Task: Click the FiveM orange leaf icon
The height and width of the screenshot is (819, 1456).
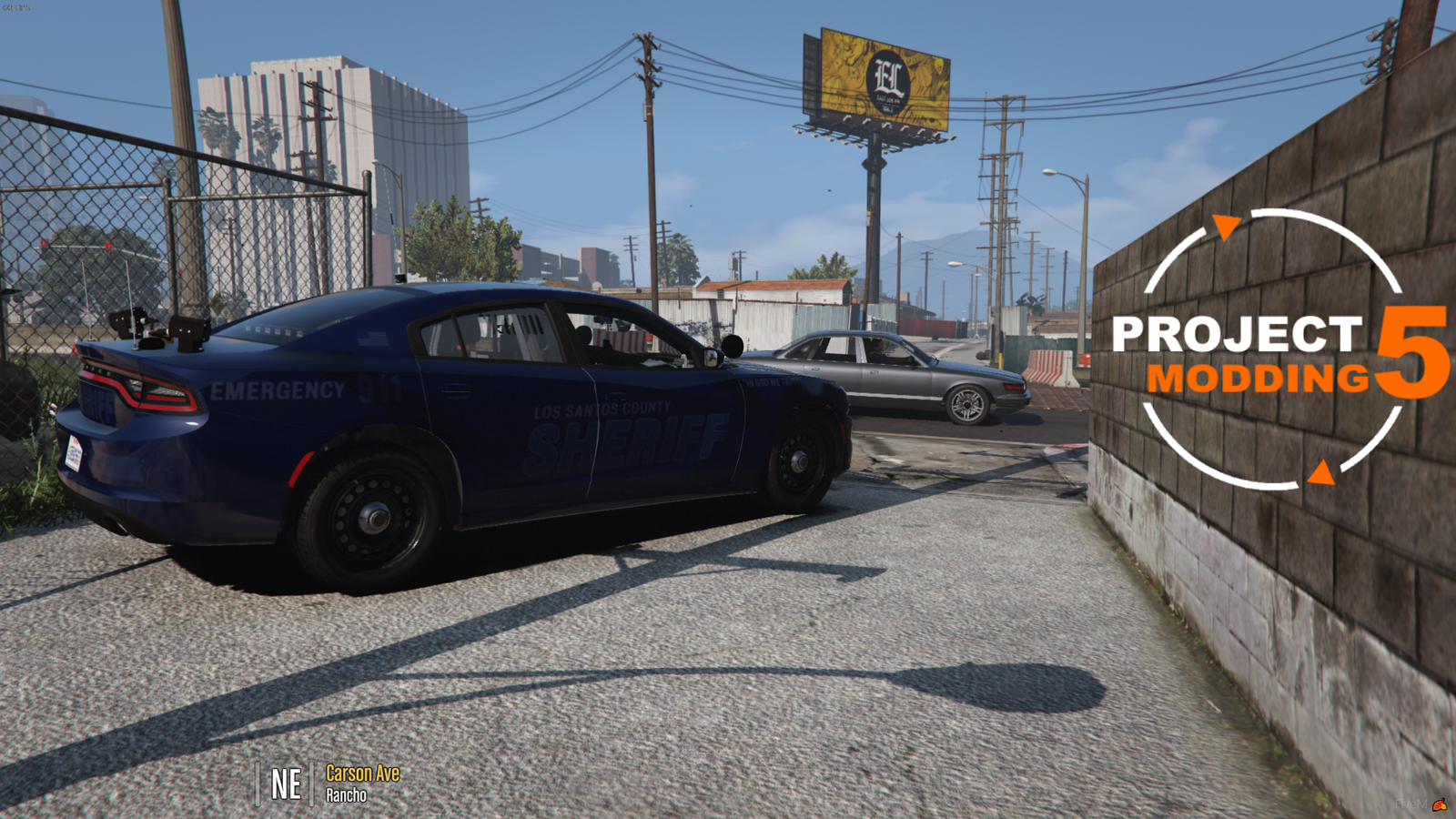Action: click(x=1440, y=804)
